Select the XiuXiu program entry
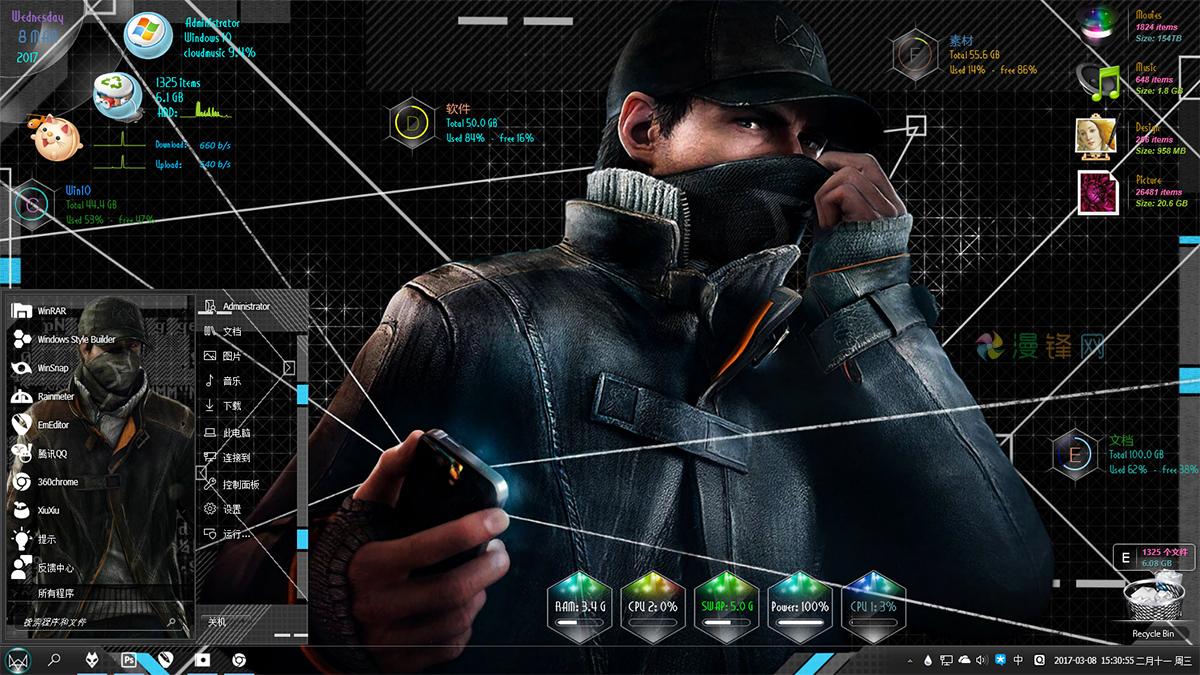Image resolution: width=1200 pixels, height=675 pixels. [49, 510]
